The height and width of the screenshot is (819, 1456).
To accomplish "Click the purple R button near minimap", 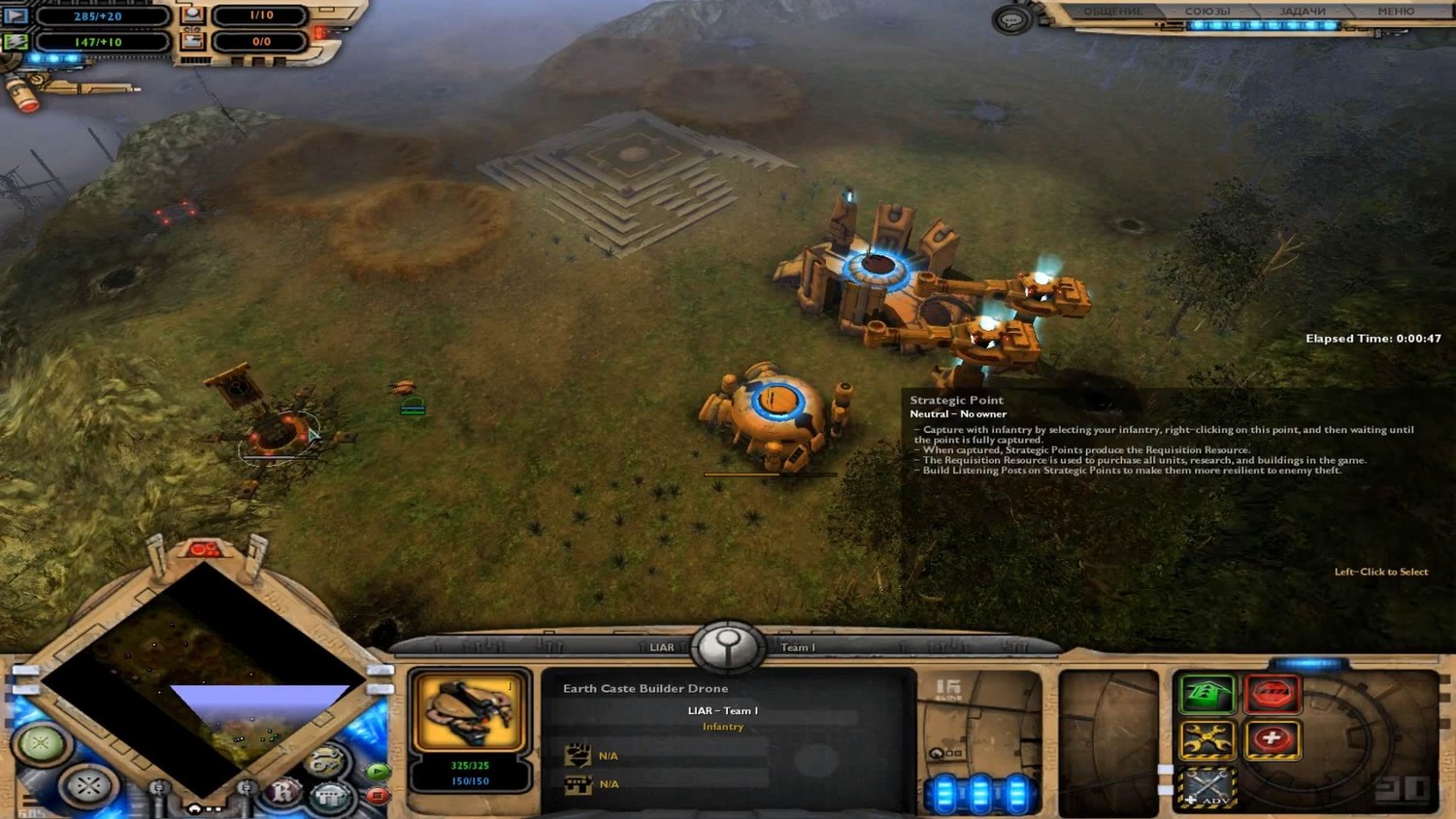I will point(282,792).
